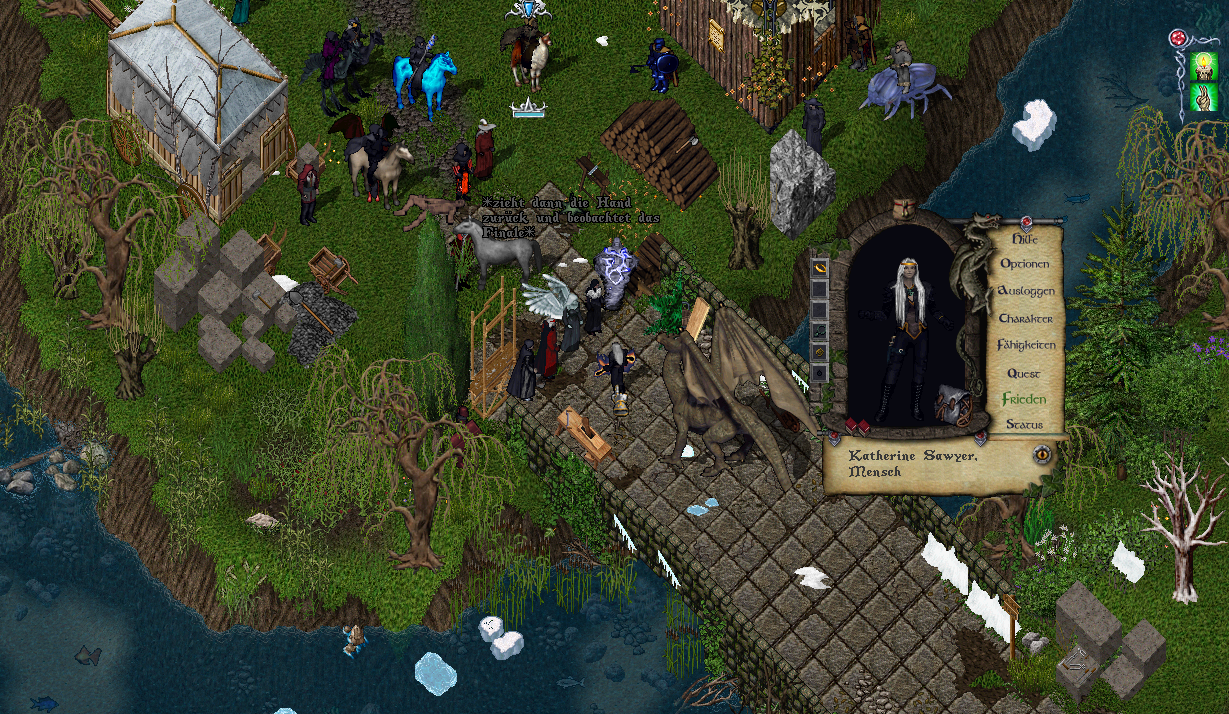
Task: Click the eye button on the paperdoll scroll
Action: 1042,454
